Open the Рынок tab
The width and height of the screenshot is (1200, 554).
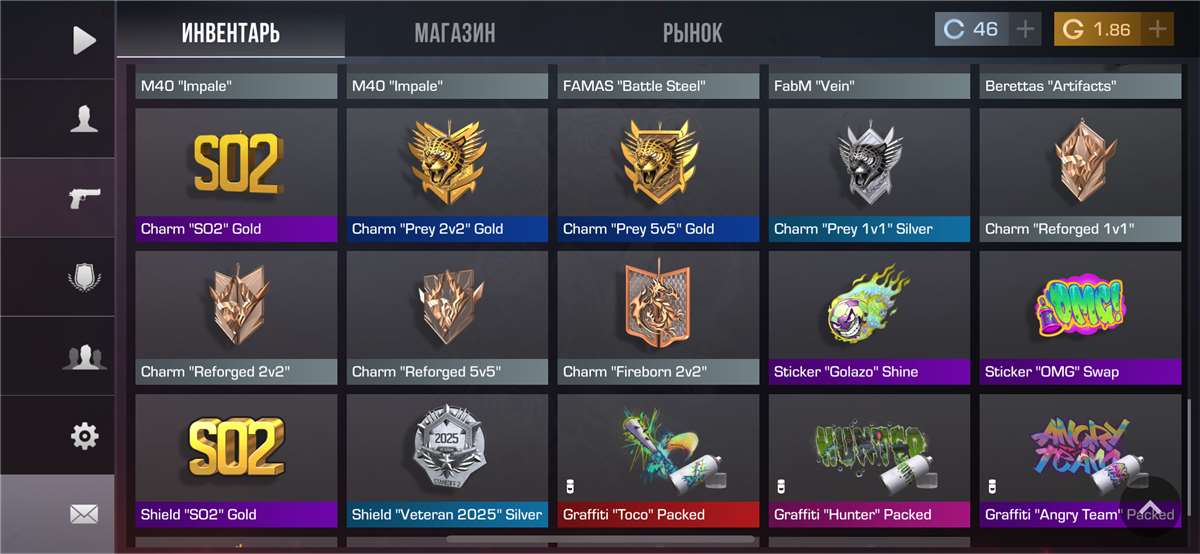(692, 33)
